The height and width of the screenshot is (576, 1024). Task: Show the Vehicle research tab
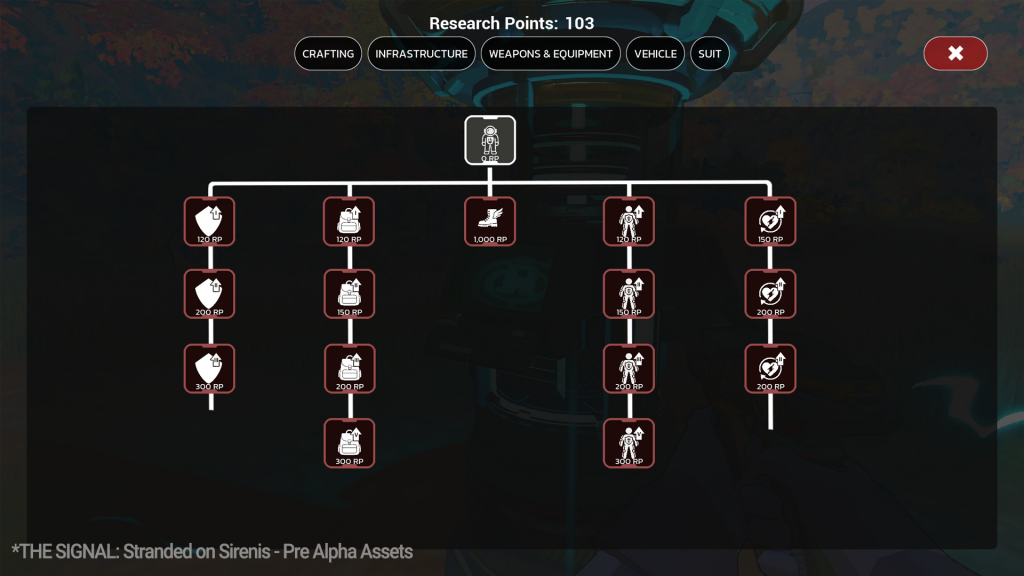pyautogui.click(x=655, y=54)
